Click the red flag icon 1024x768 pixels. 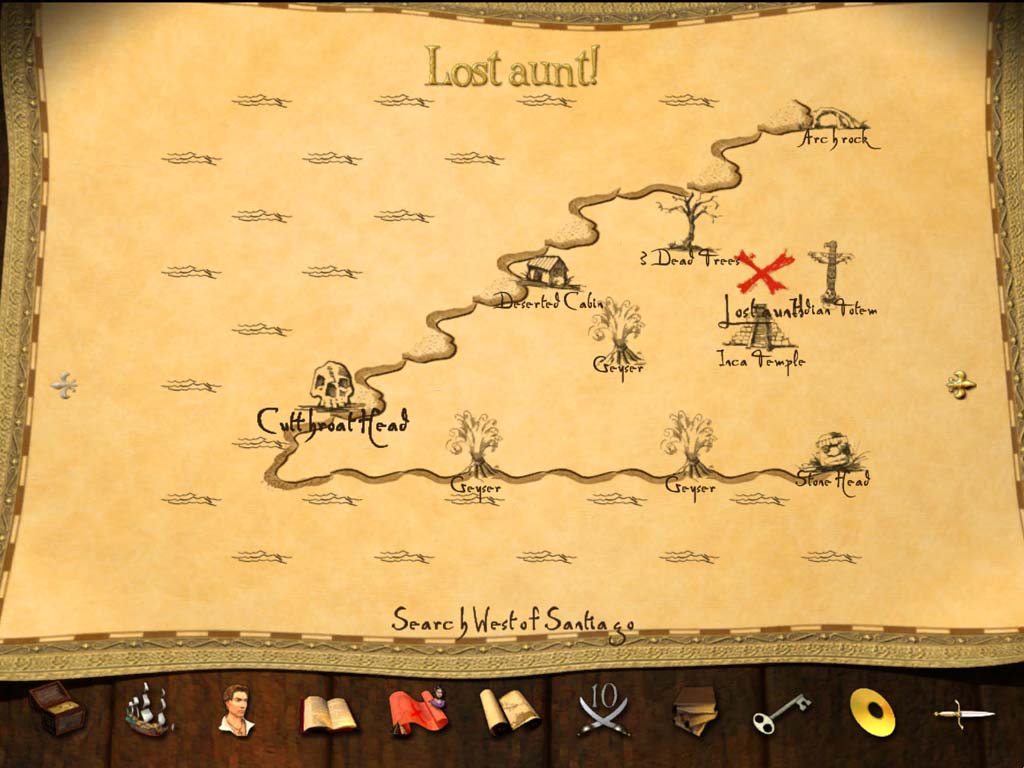417,711
